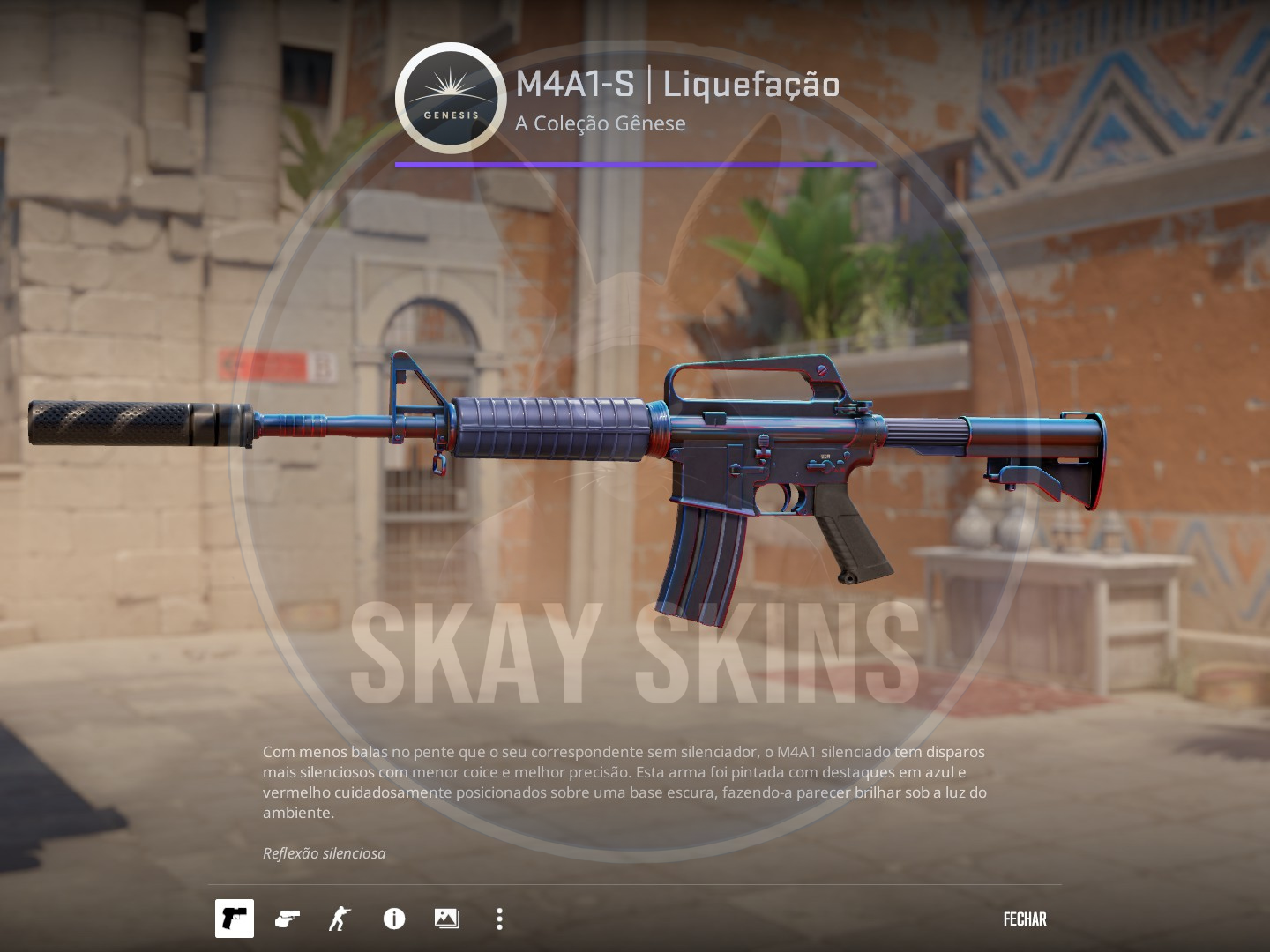Viewport: 1270px width, 952px height.
Task: Select the running player model icon
Action: (340, 919)
